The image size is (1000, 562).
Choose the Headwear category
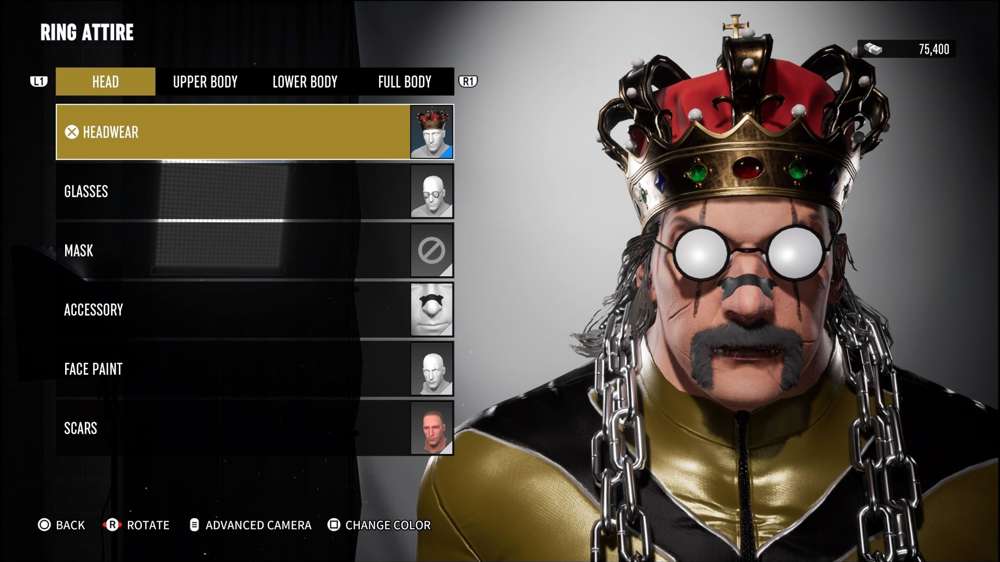[232, 132]
